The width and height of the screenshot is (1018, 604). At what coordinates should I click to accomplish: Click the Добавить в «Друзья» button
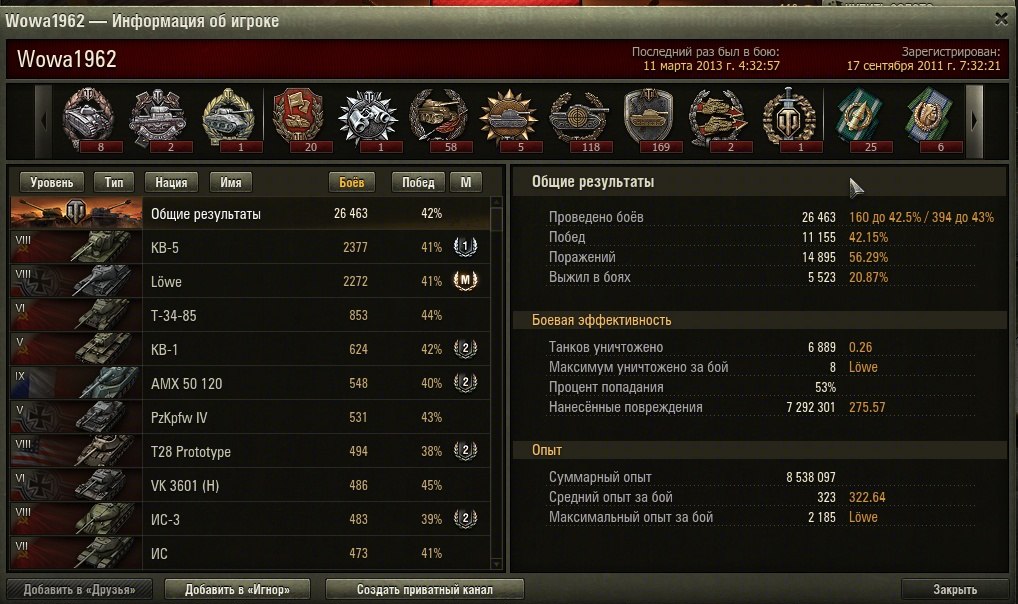(x=80, y=589)
